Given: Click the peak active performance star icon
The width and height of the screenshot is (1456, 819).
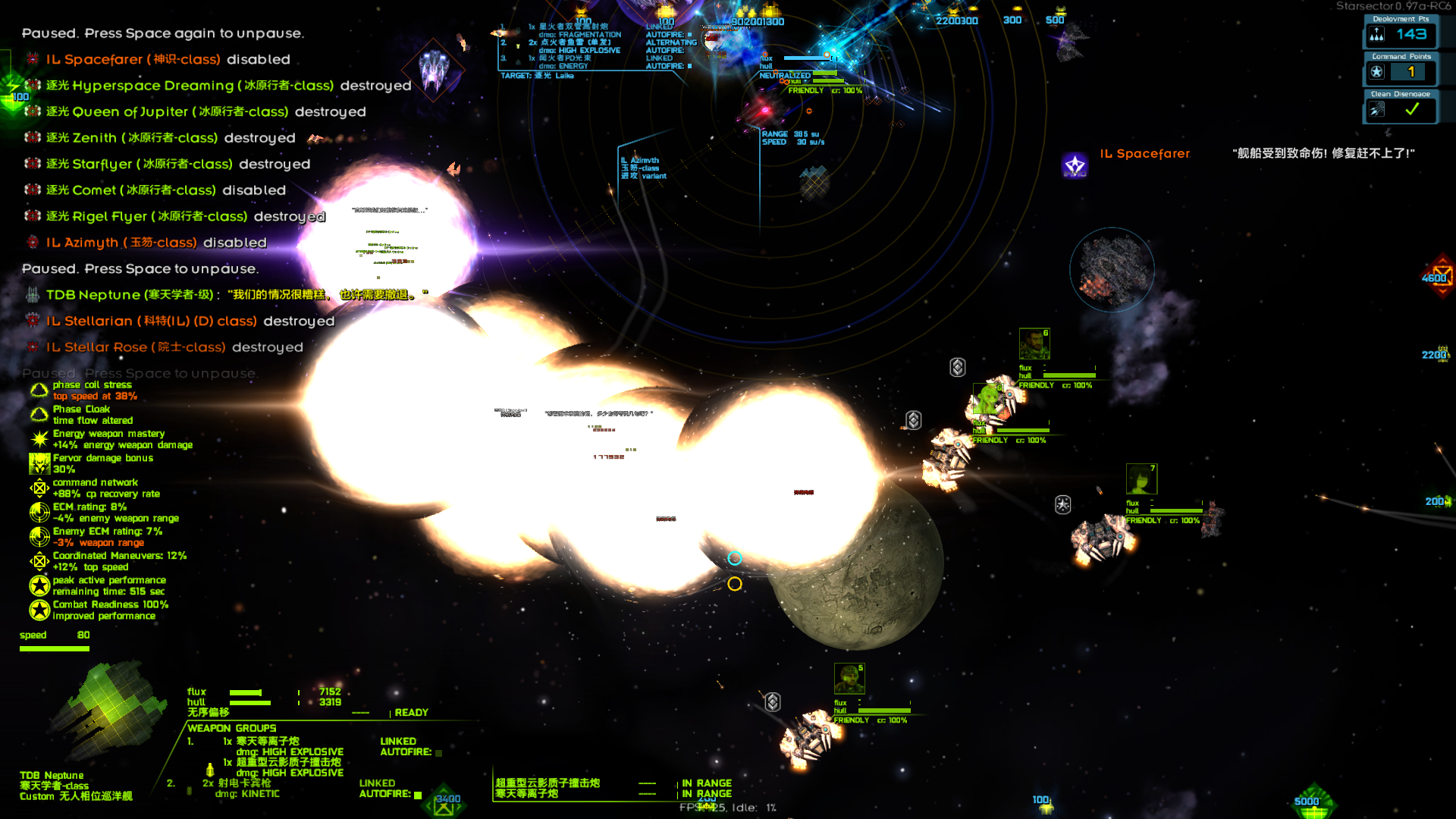Looking at the screenshot, I should click(38, 585).
